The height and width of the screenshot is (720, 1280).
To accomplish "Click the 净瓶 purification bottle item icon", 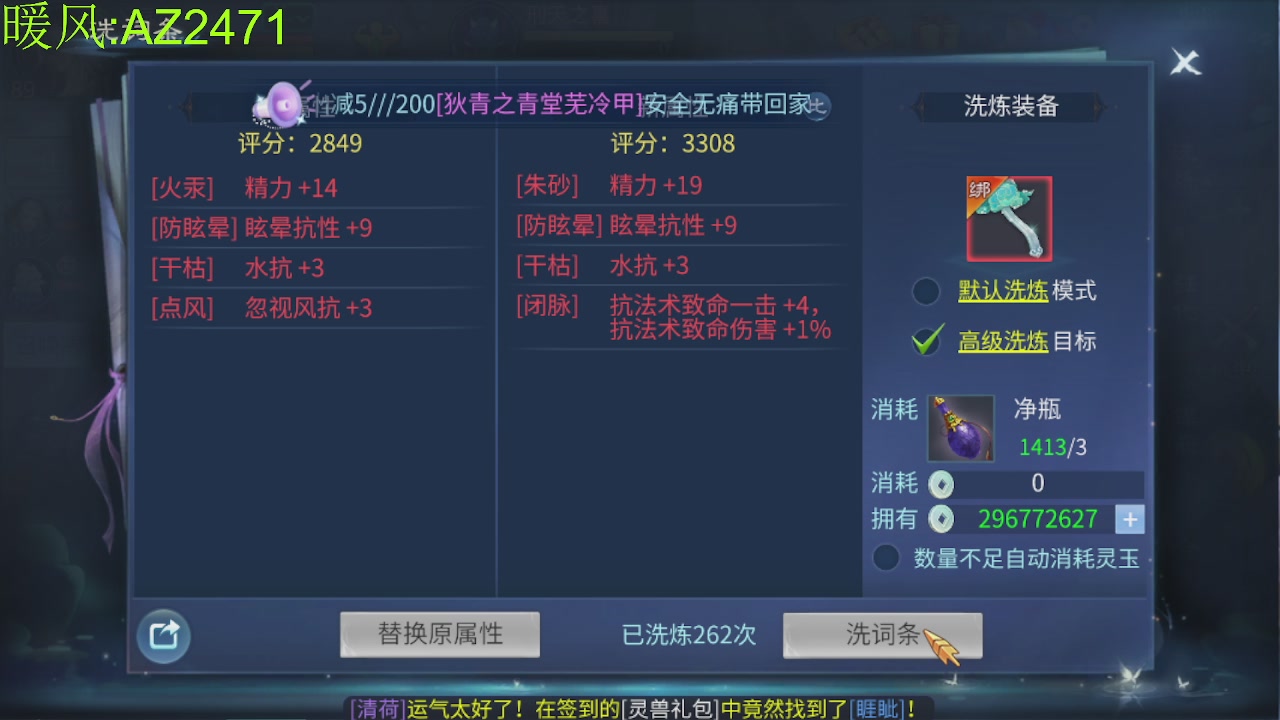I will (959, 427).
